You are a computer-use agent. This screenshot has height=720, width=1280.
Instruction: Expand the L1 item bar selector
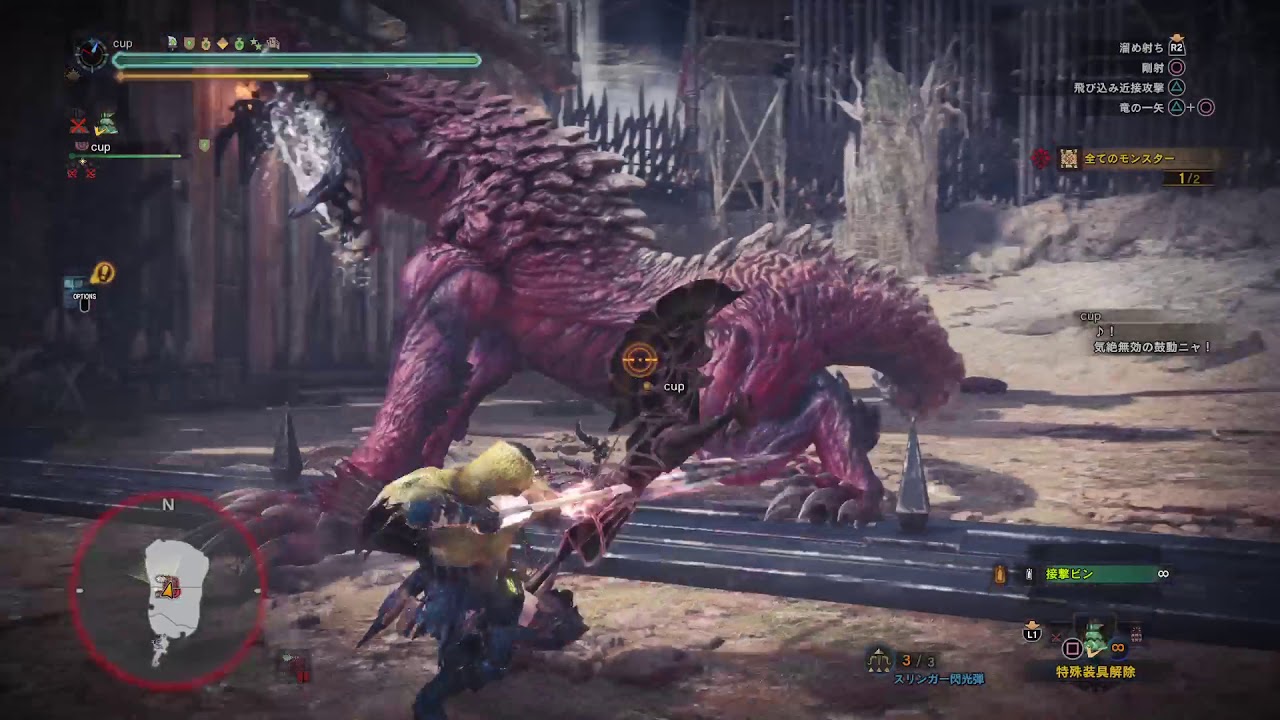click(1031, 634)
